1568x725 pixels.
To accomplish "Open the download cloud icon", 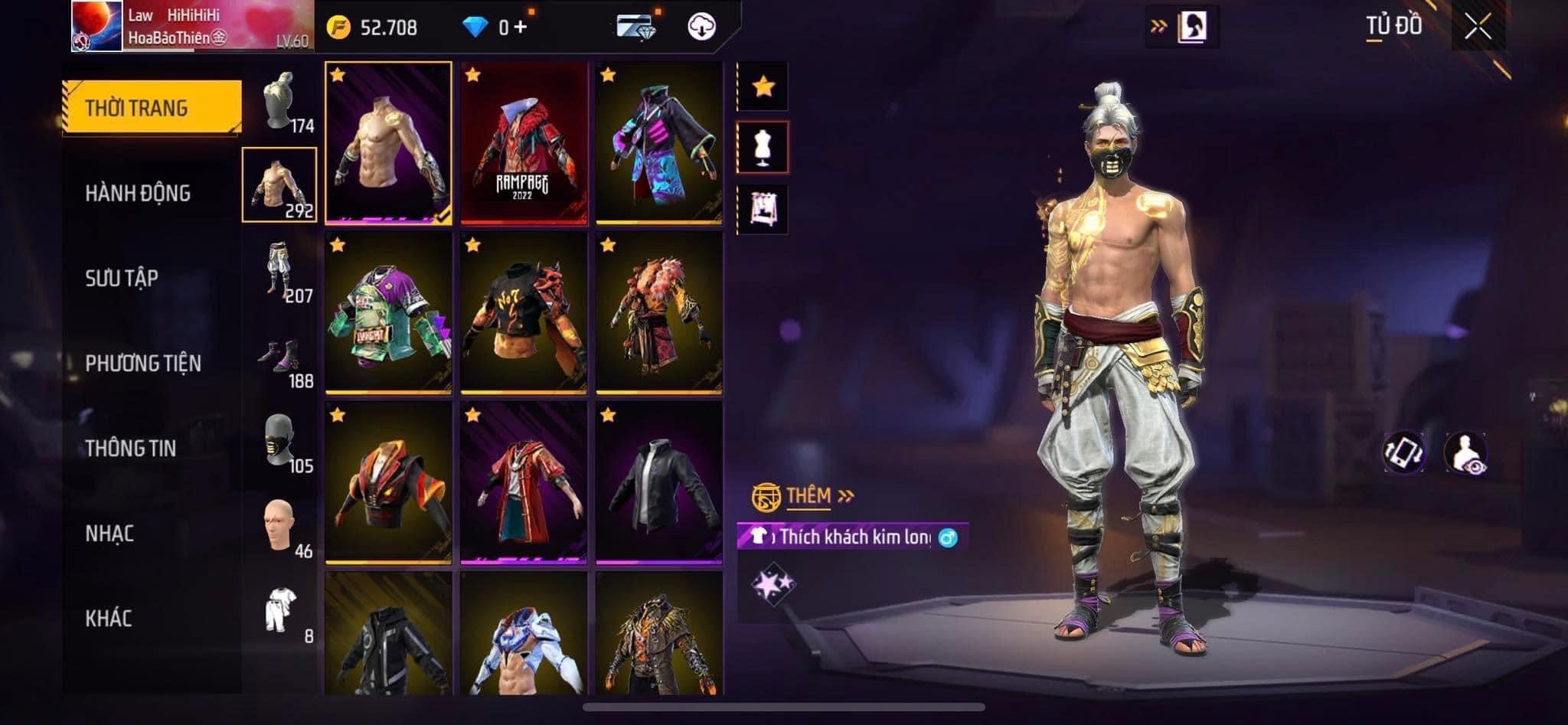I will pos(701,27).
